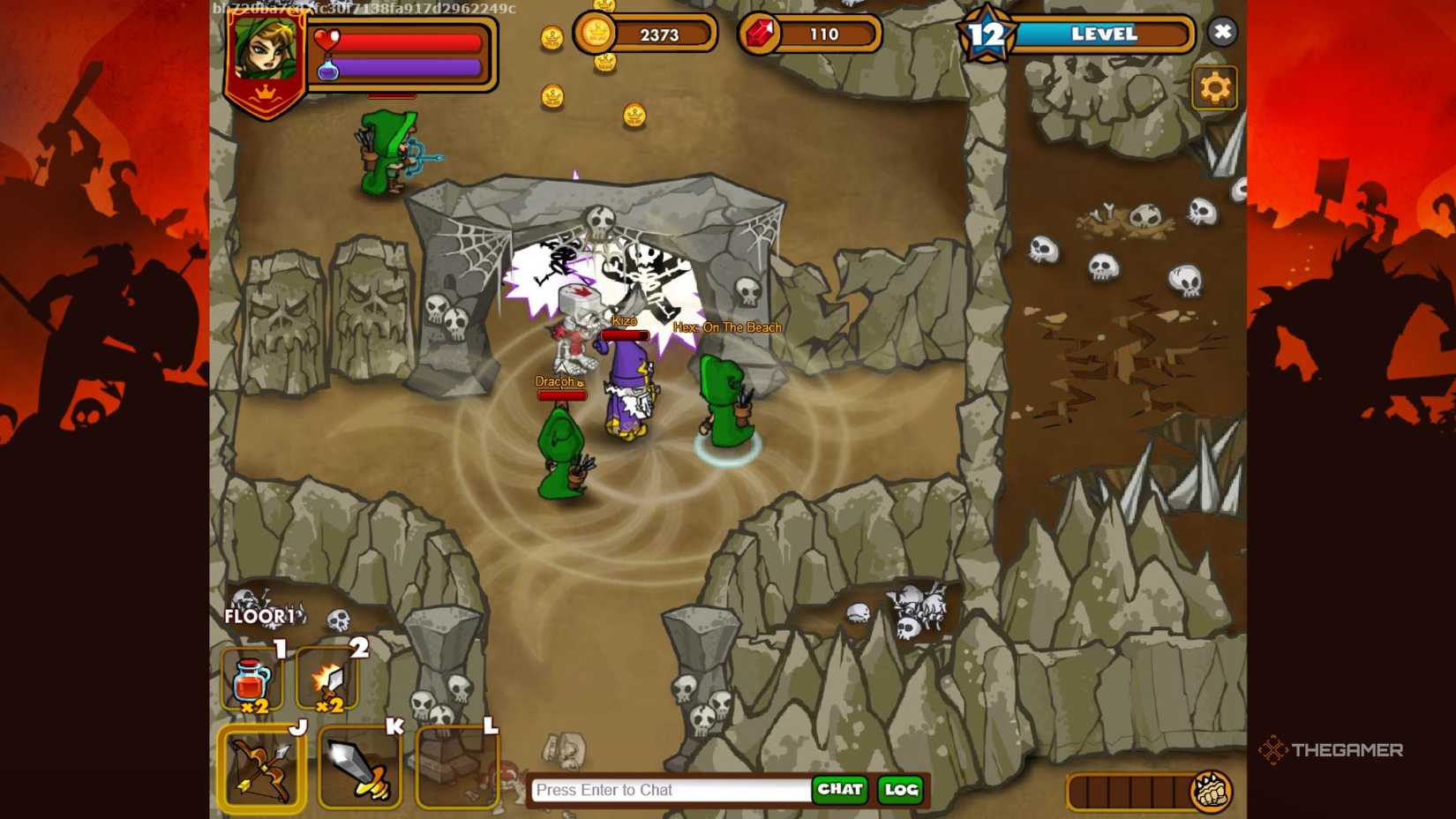Select the flaming sword item in slot 2

[326, 680]
